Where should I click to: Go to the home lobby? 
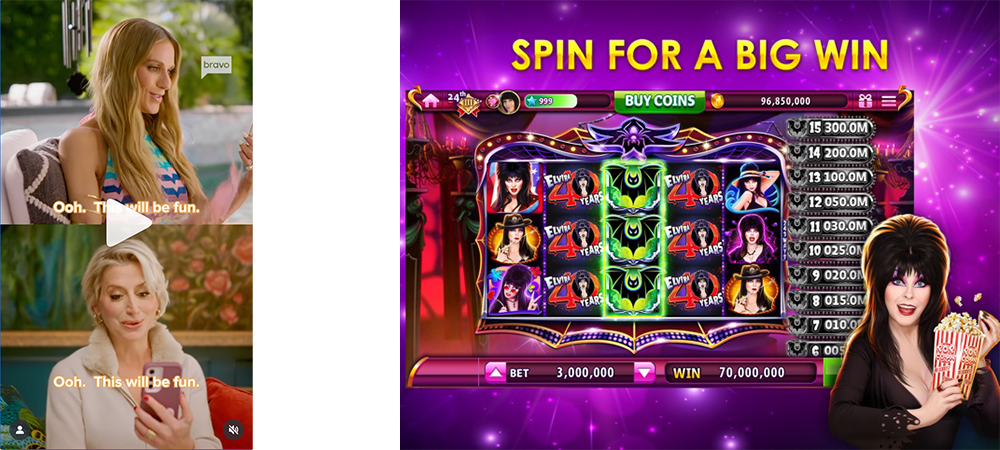pyautogui.click(x=431, y=100)
